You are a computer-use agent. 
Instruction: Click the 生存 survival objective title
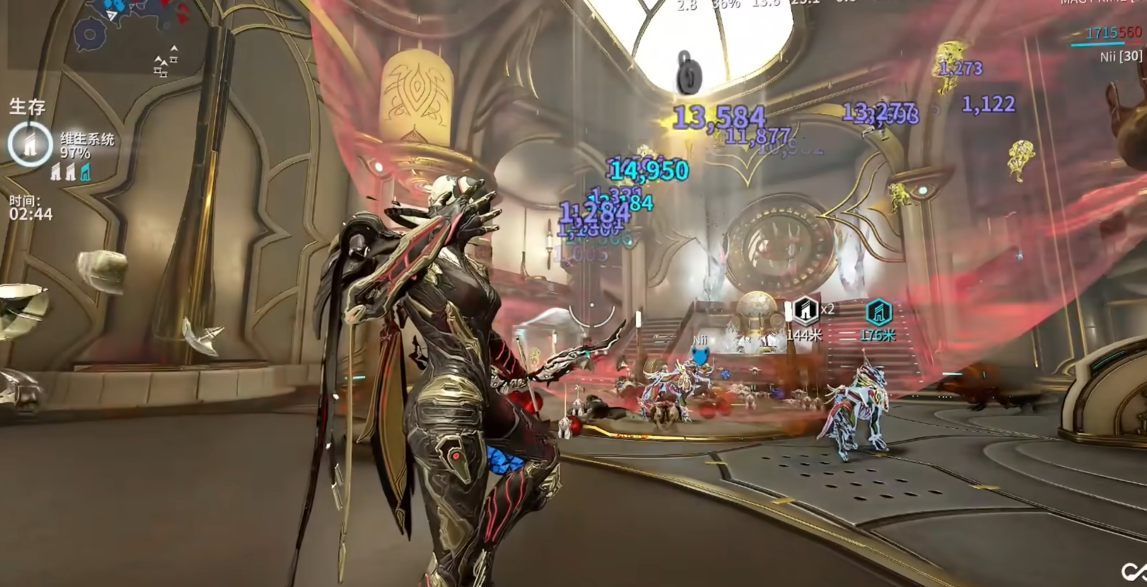click(x=27, y=107)
